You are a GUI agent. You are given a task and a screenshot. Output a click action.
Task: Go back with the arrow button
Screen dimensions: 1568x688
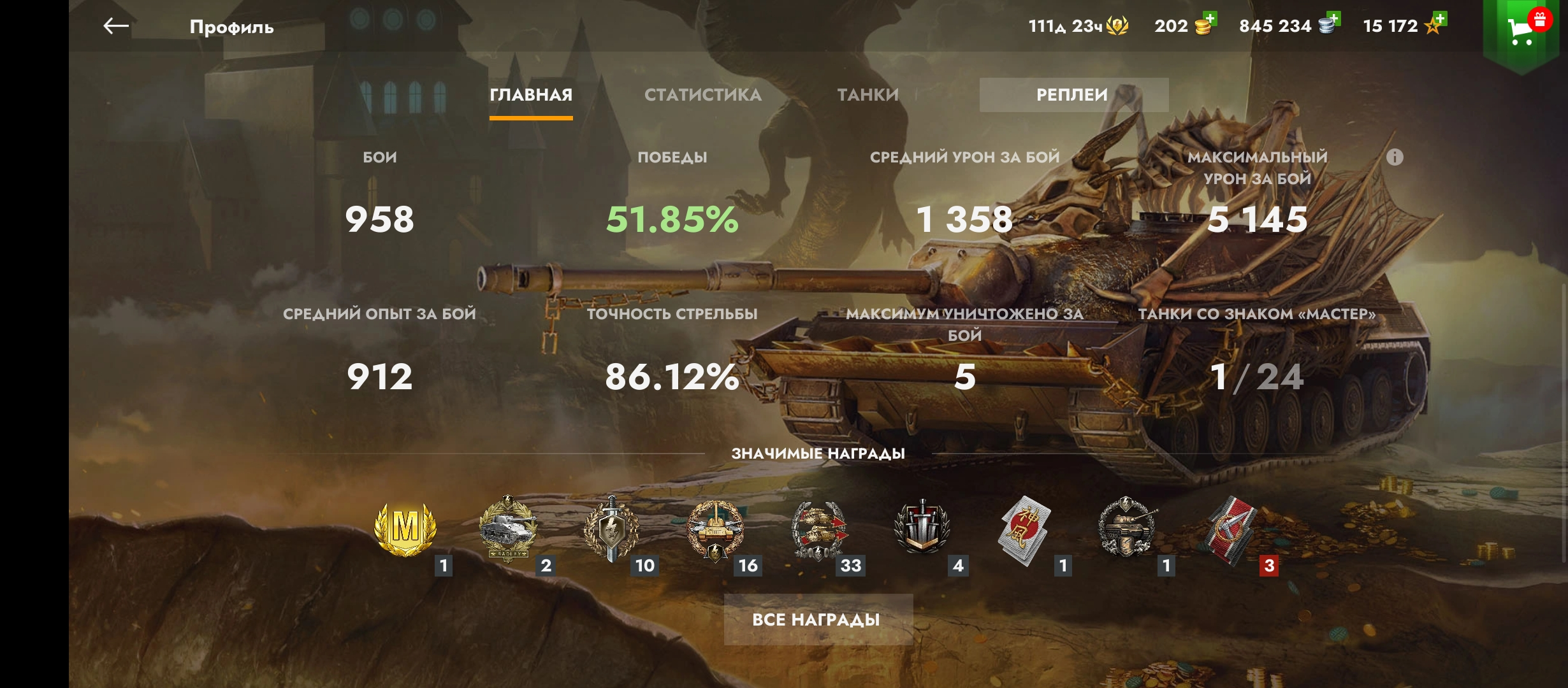pyautogui.click(x=116, y=26)
